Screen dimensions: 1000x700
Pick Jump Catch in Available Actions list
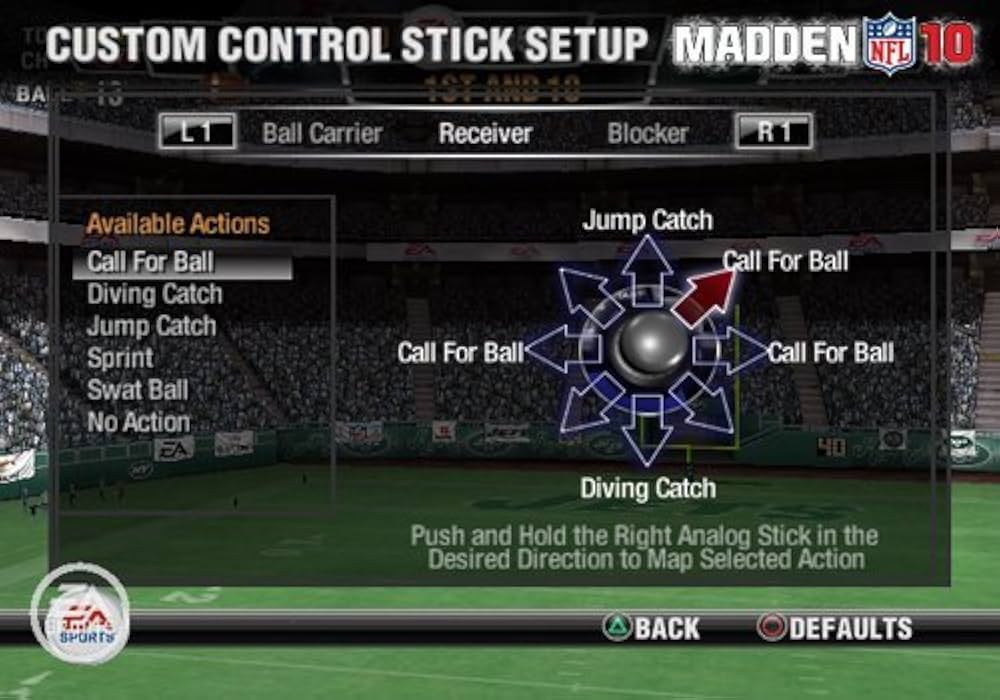(151, 326)
